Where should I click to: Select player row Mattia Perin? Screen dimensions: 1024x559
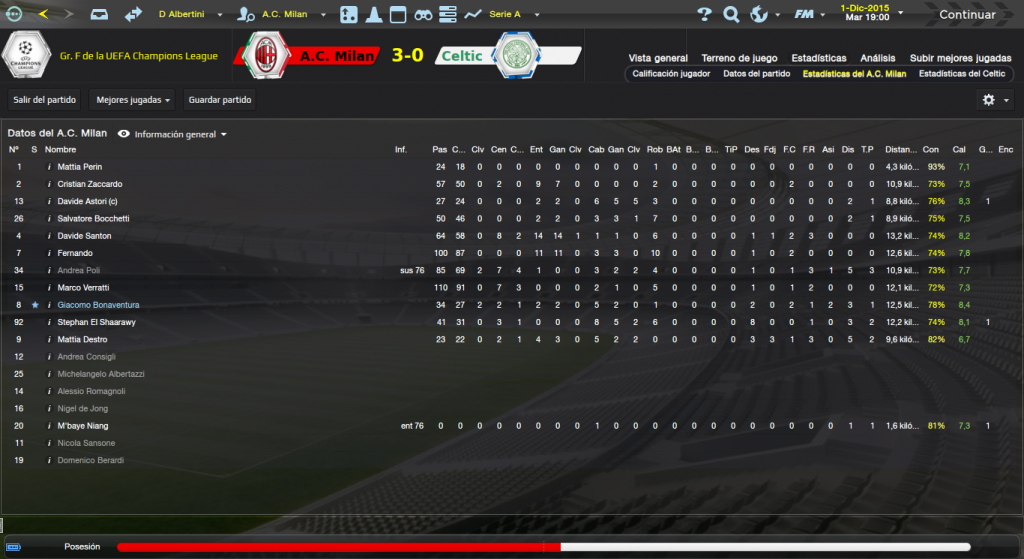(80, 167)
